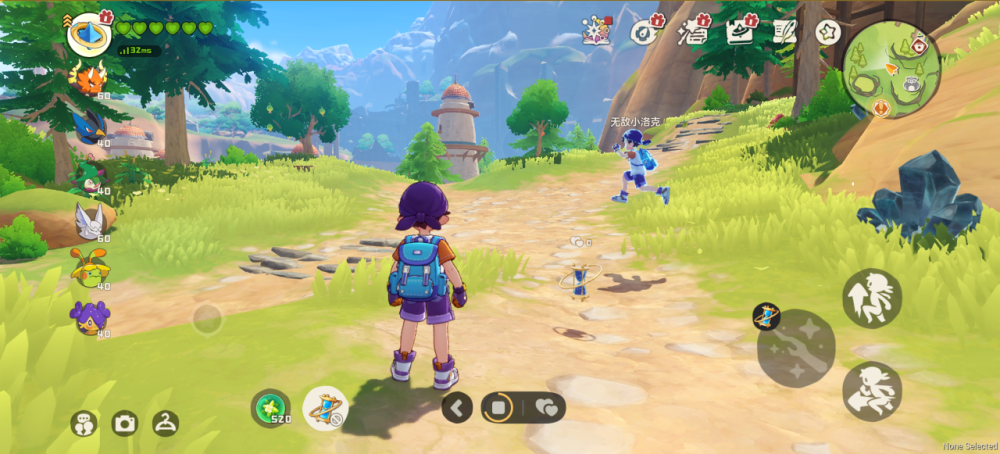Choose the green-haired pet in party list

point(89,172)
